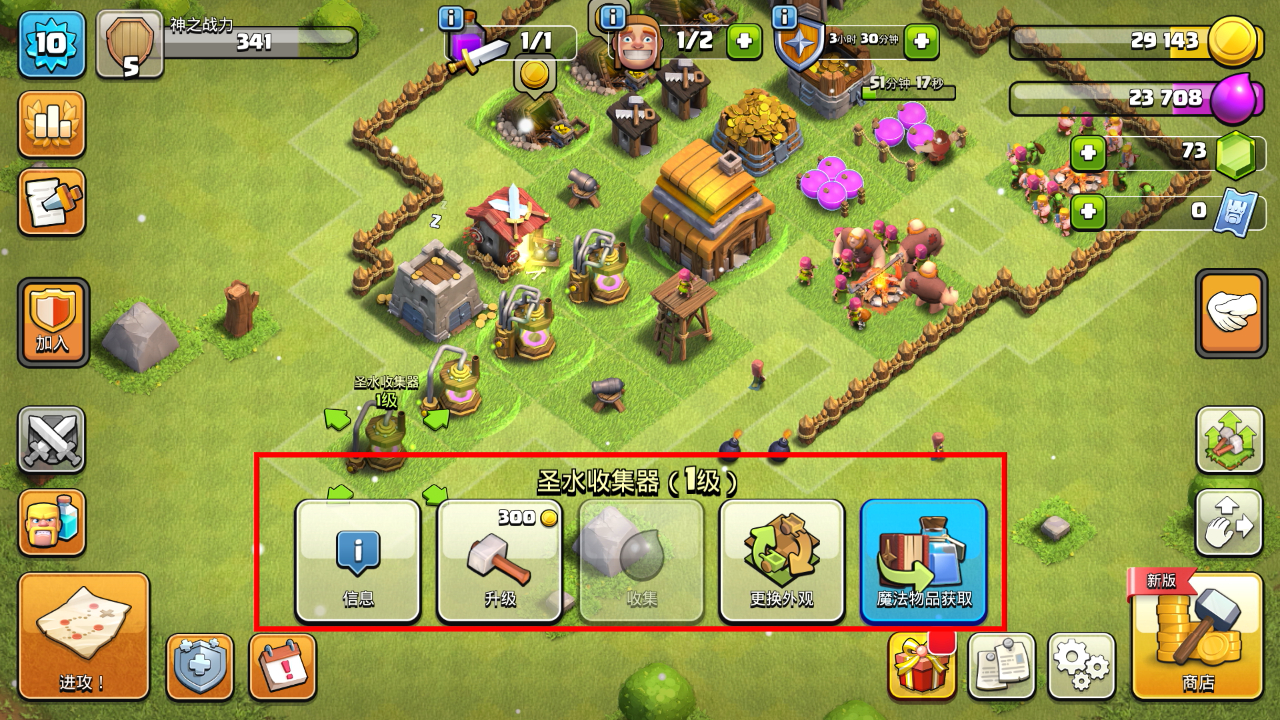The image size is (1280, 720).
Task: Open the settings gear icon
Action: (x=1082, y=665)
